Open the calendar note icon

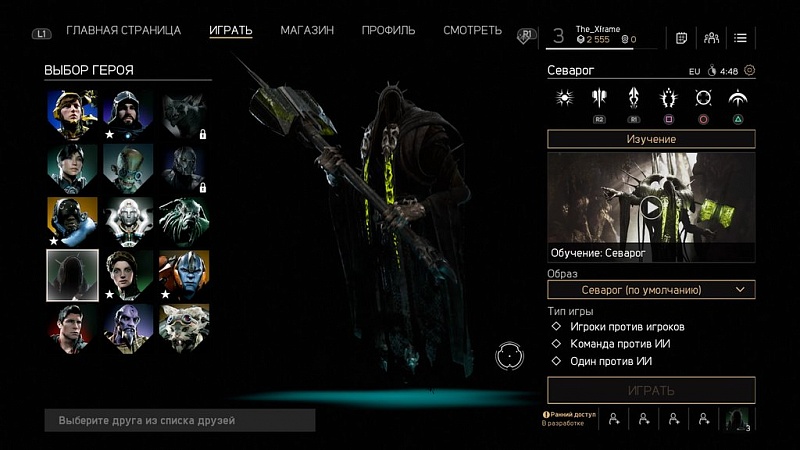[x=682, y=38]
